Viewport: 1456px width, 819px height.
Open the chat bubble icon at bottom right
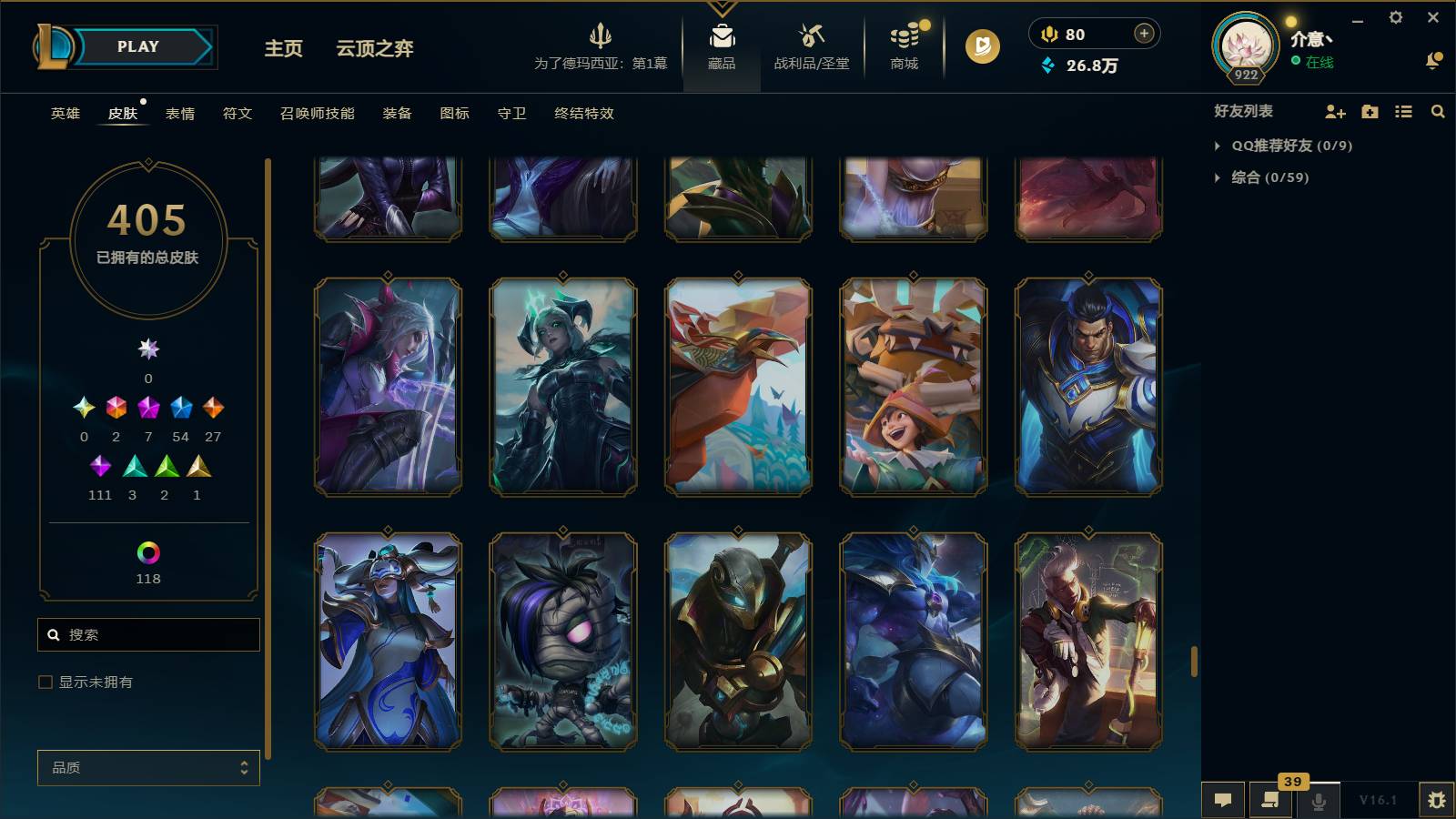pyautogui.click(x=1223, y=800)
